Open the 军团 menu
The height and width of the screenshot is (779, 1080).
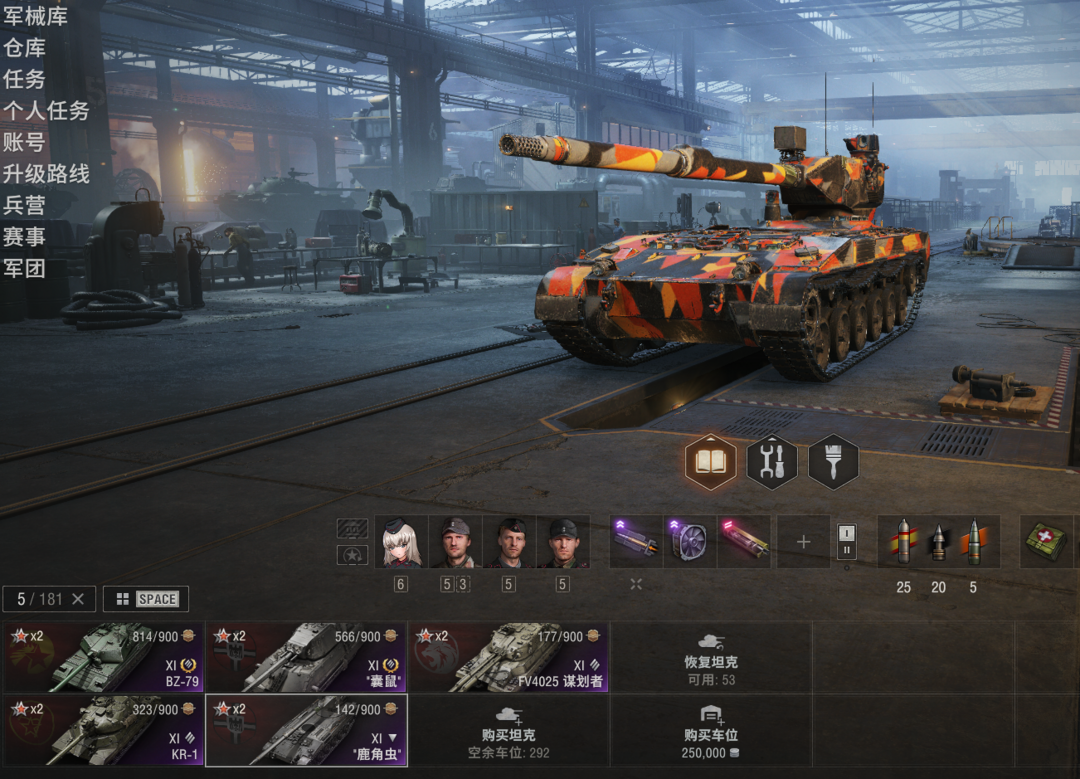24,268
